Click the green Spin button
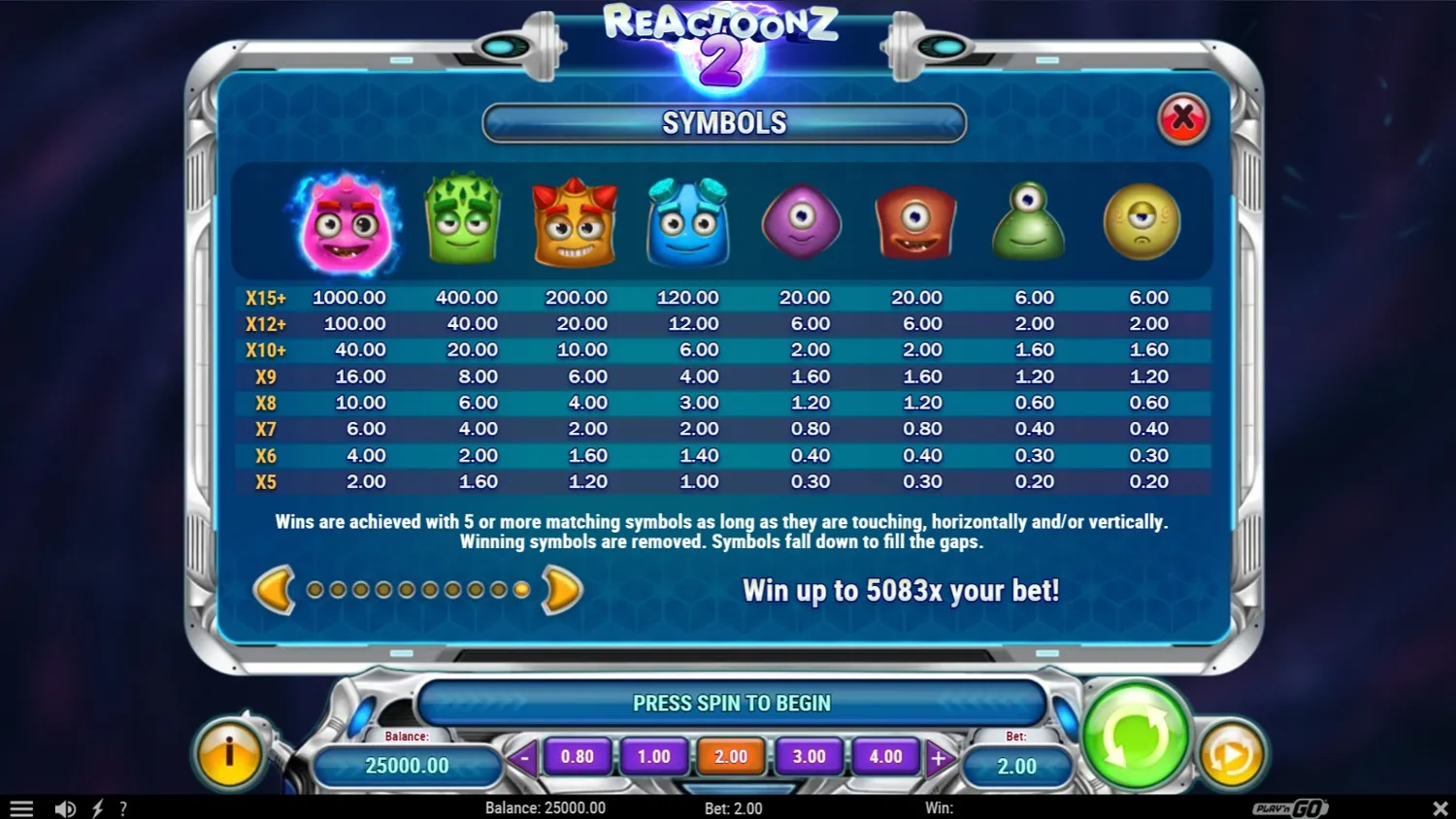Viewport: 1456px width, 819px height. pyautogui.click(x=1136, y=737)
